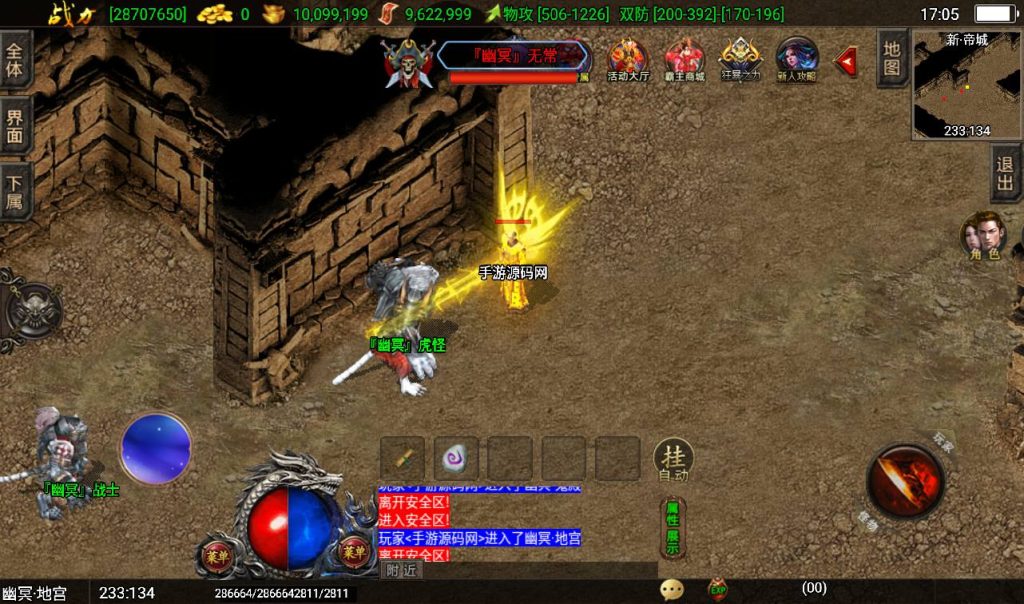
Task: Open the chat speech bubble icon
Action: click(x=672, y=590)
